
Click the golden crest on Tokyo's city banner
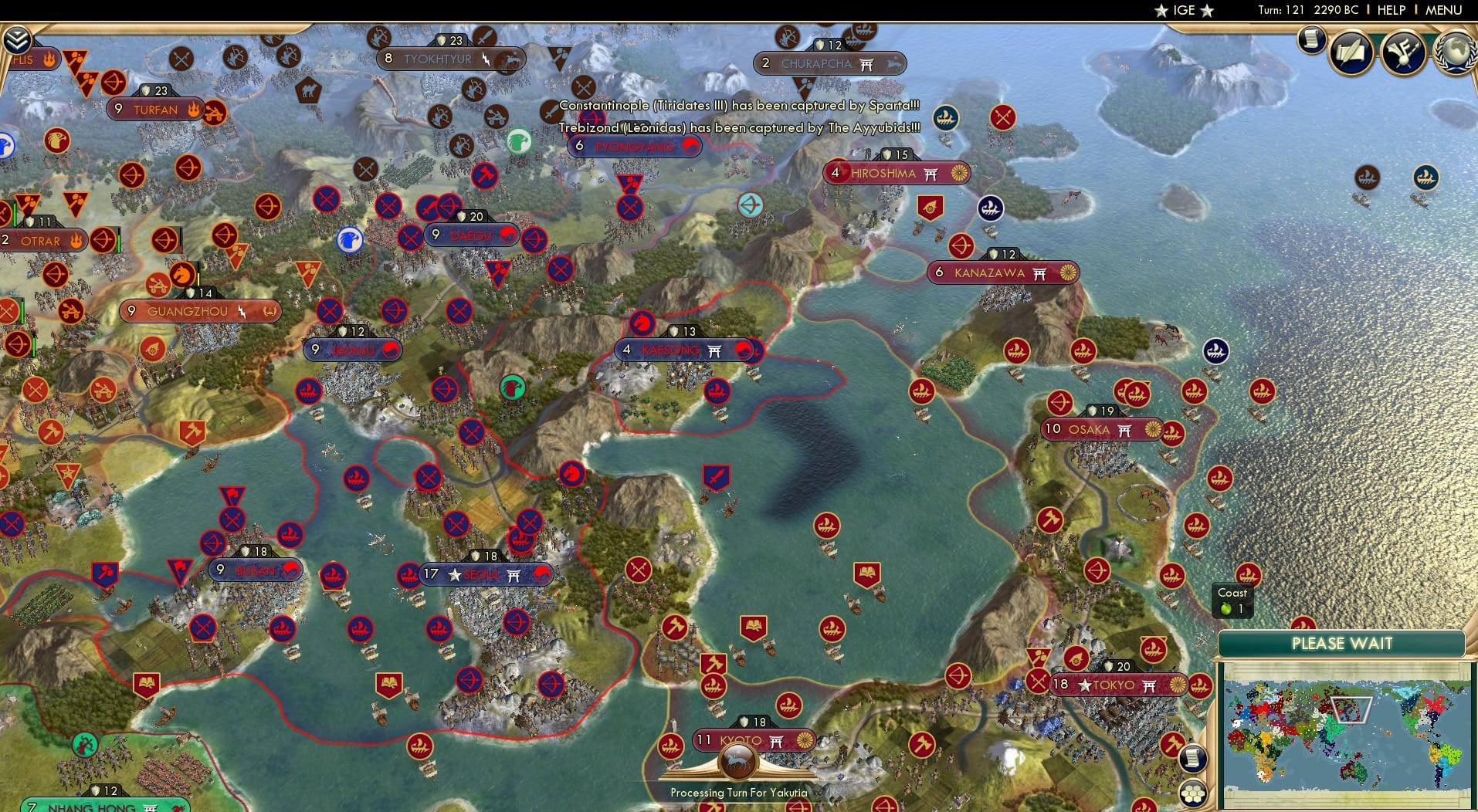(x=1177, y=685)
